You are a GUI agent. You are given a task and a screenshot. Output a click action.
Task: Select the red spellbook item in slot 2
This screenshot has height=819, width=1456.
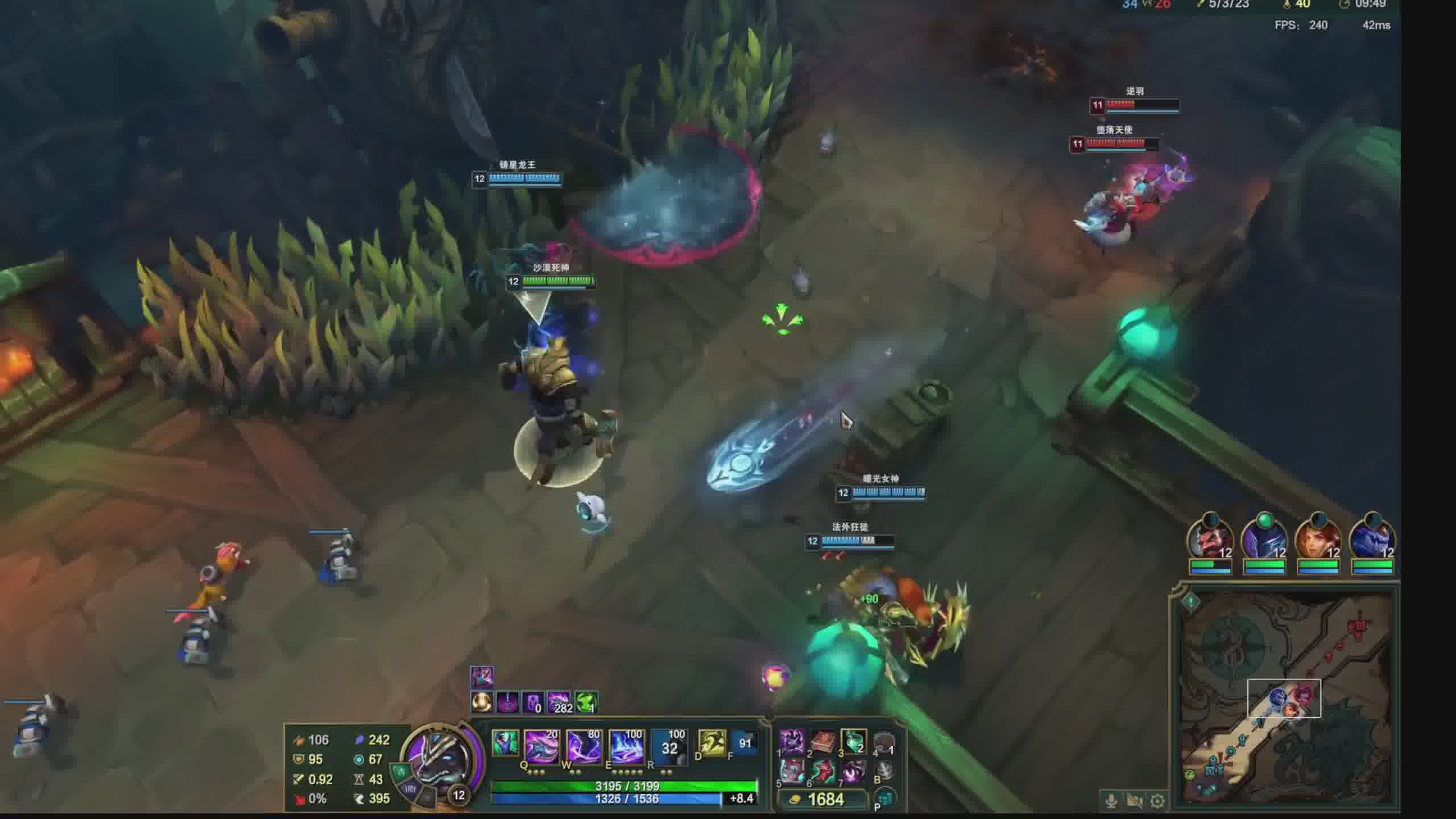[822, 742]
